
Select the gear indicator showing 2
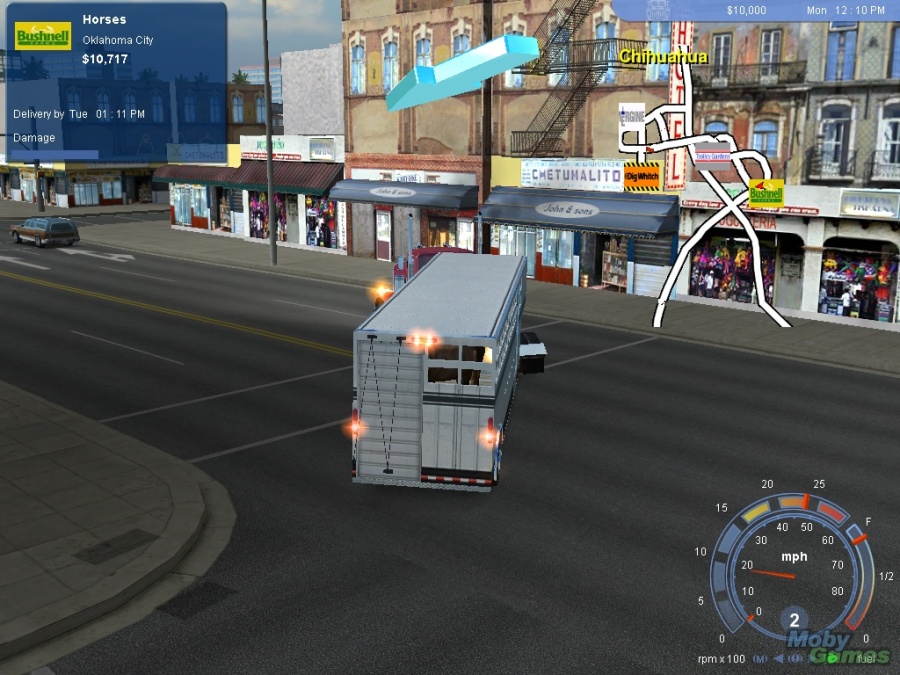794,619
